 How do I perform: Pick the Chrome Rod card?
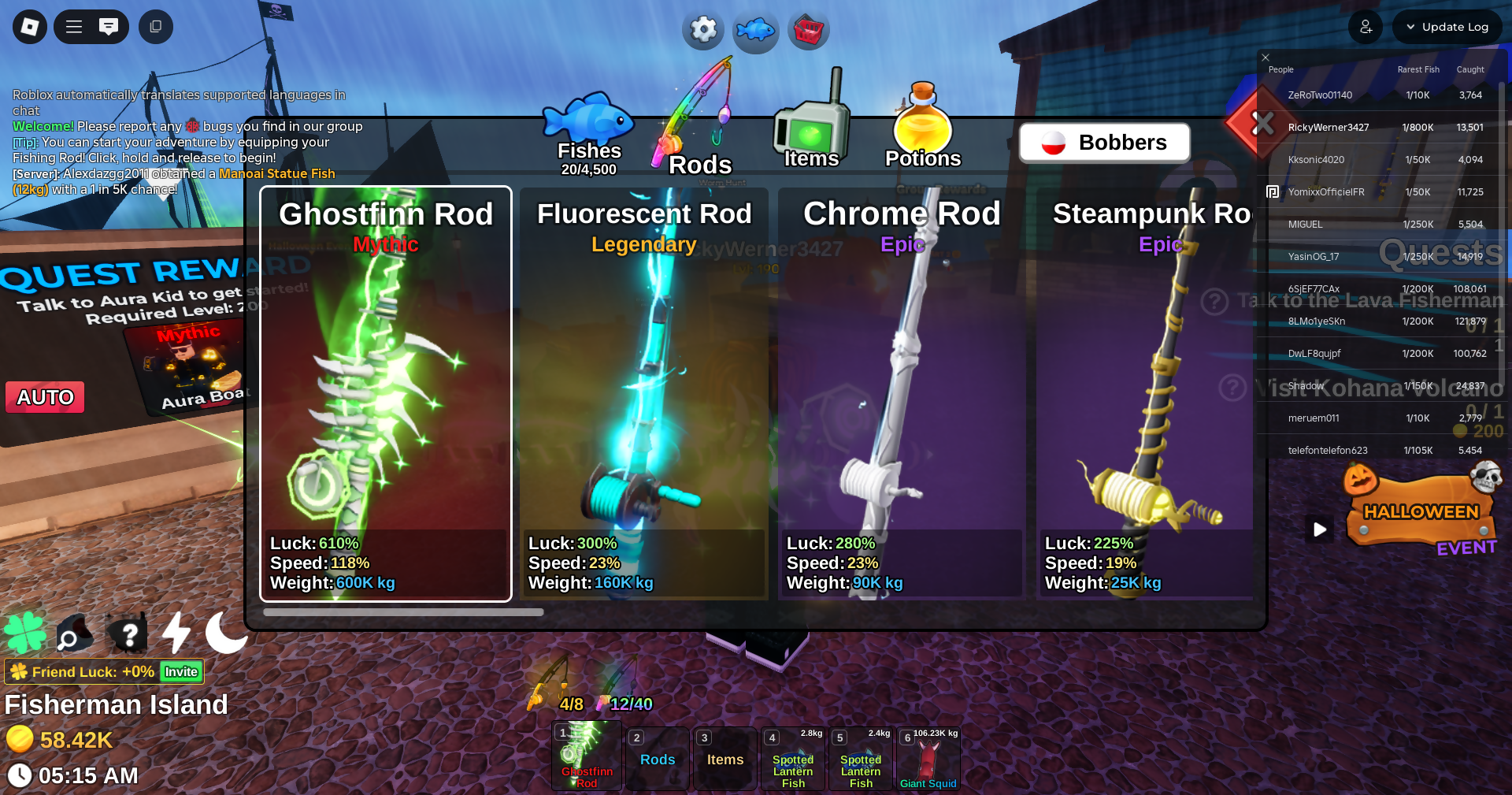click(902, 394)
